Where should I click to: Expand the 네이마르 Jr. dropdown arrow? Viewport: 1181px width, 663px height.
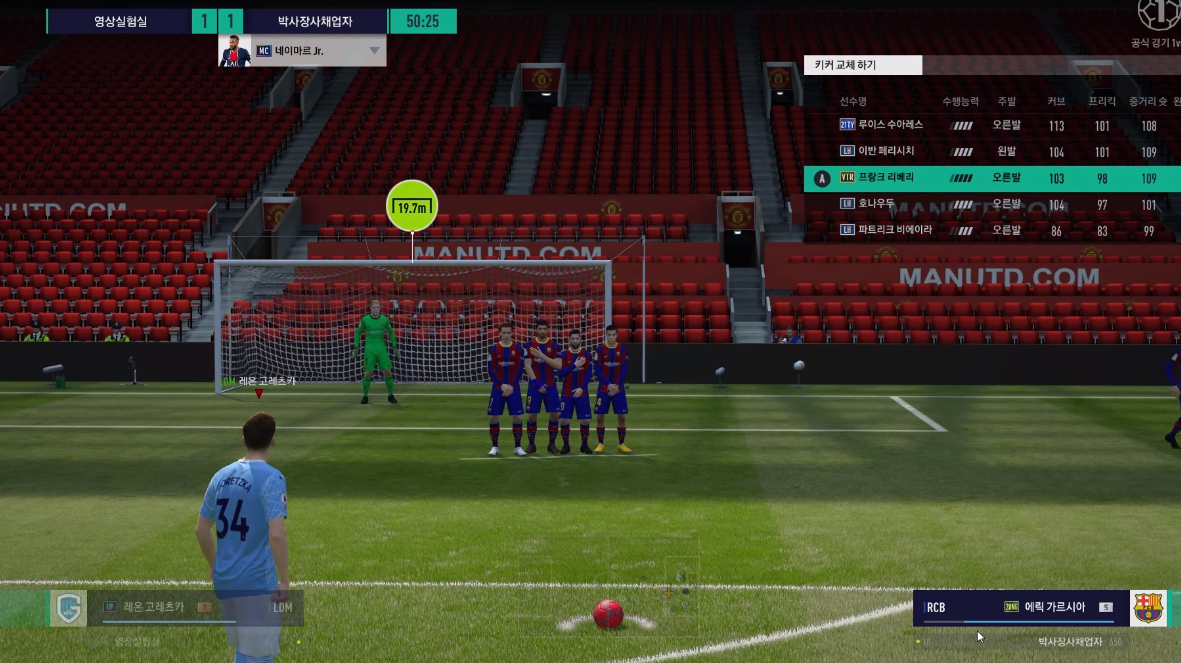tap(375, 50)
